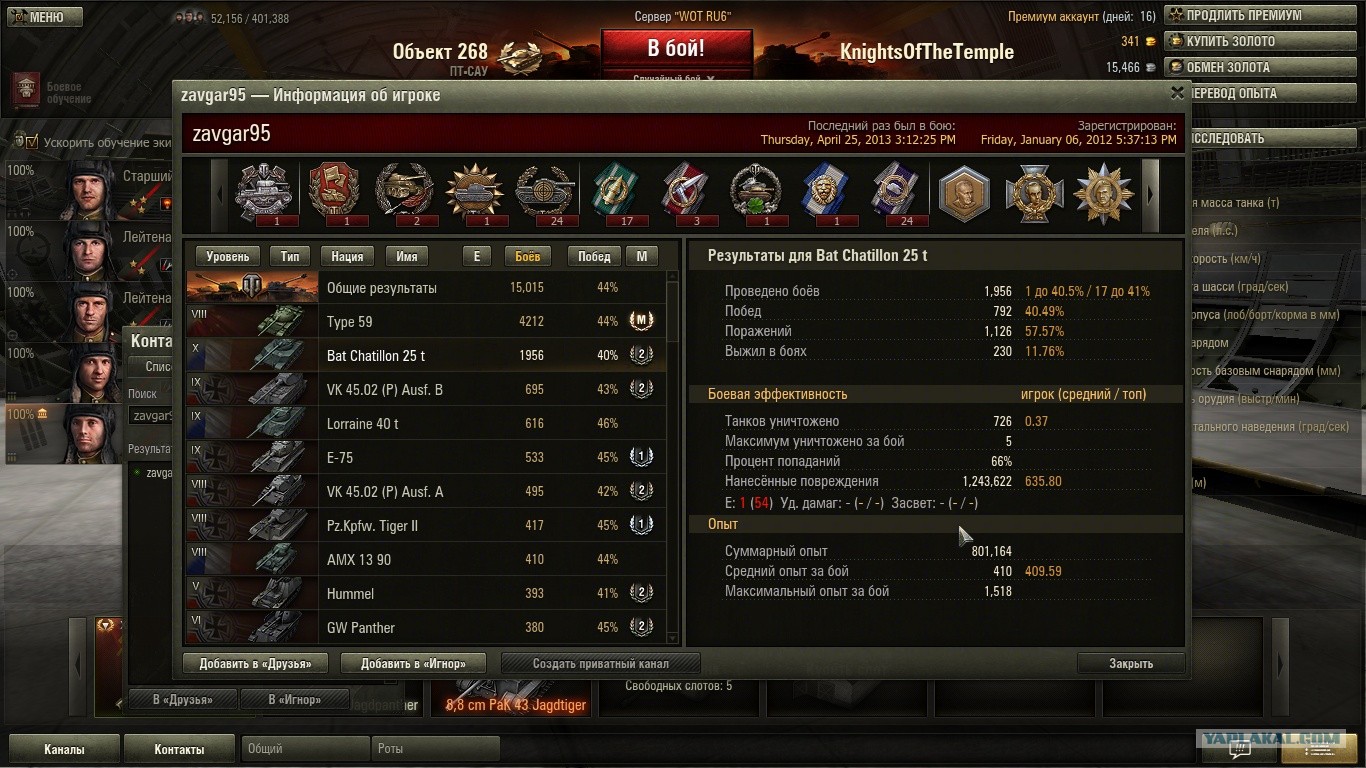Toggle the accelerated crew training checkbox
This screenshot has height=768, width=1366.
pyautogui.click(x=32, y=142)
